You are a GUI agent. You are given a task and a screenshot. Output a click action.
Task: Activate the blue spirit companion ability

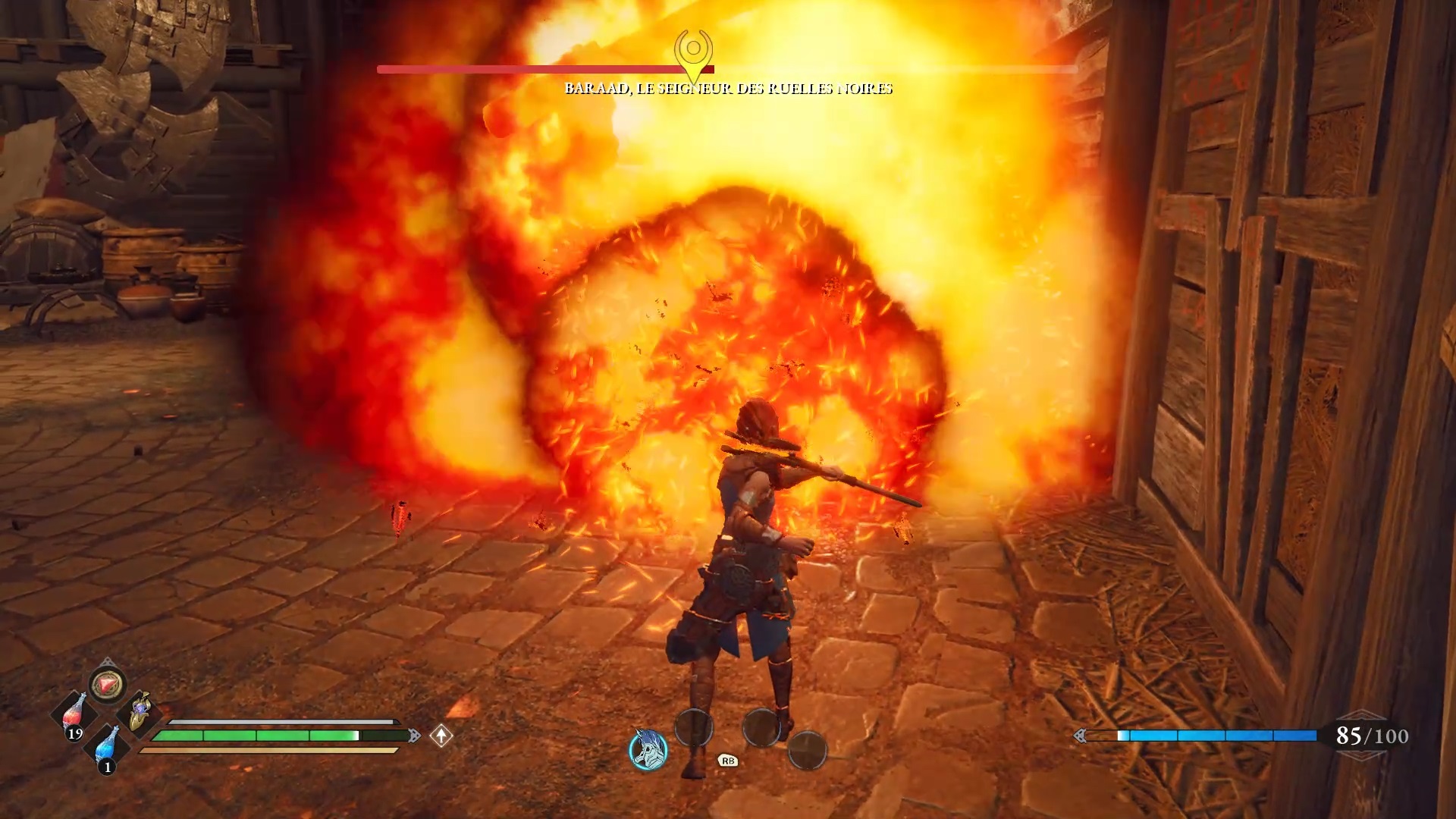point(648,748)
